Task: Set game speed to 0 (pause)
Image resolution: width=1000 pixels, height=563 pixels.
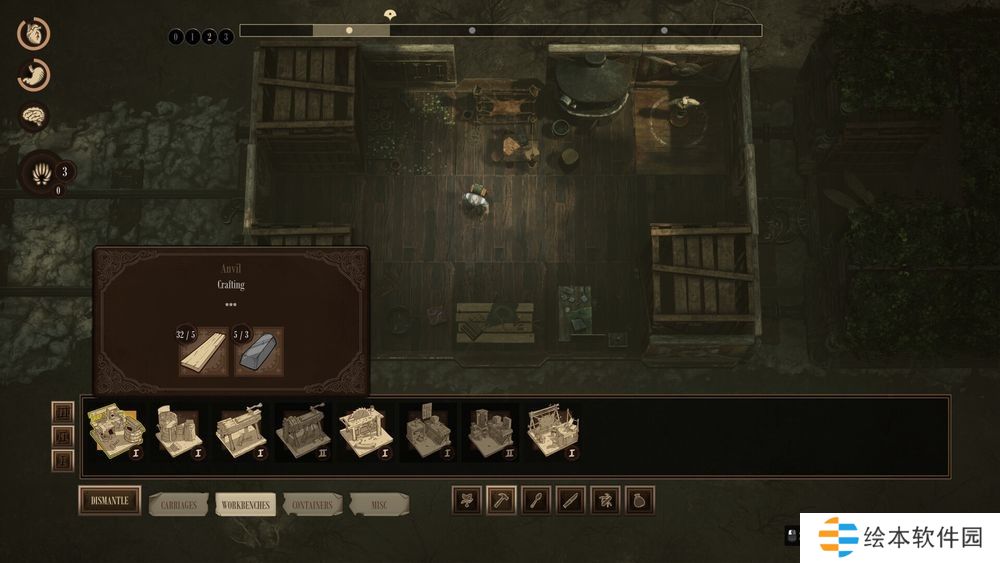Action: (176, 37)
